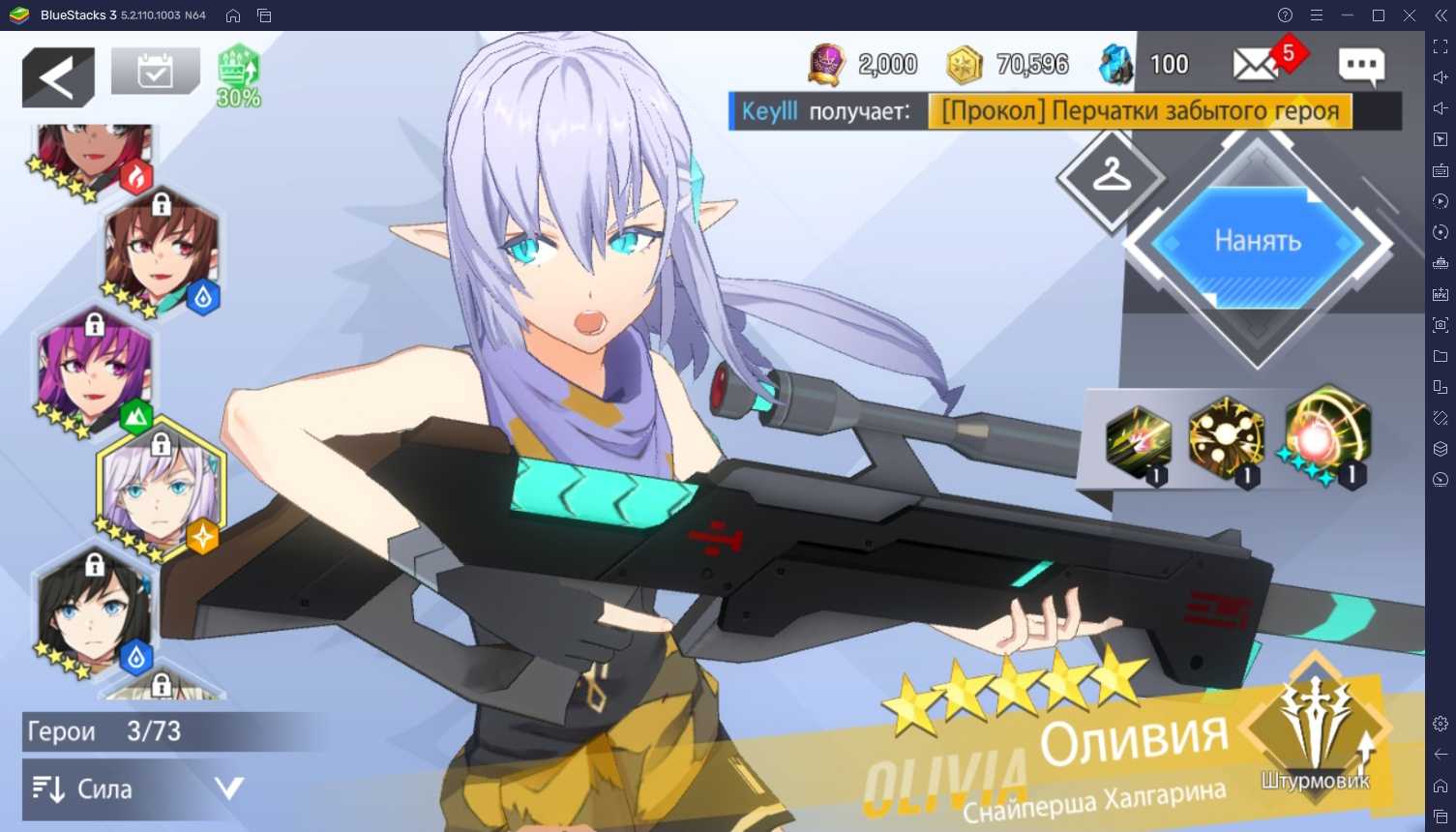Viewport: 1456px width, 832px height.
Task: Minimize the BlueStacks window
Action: point(1348,15)
